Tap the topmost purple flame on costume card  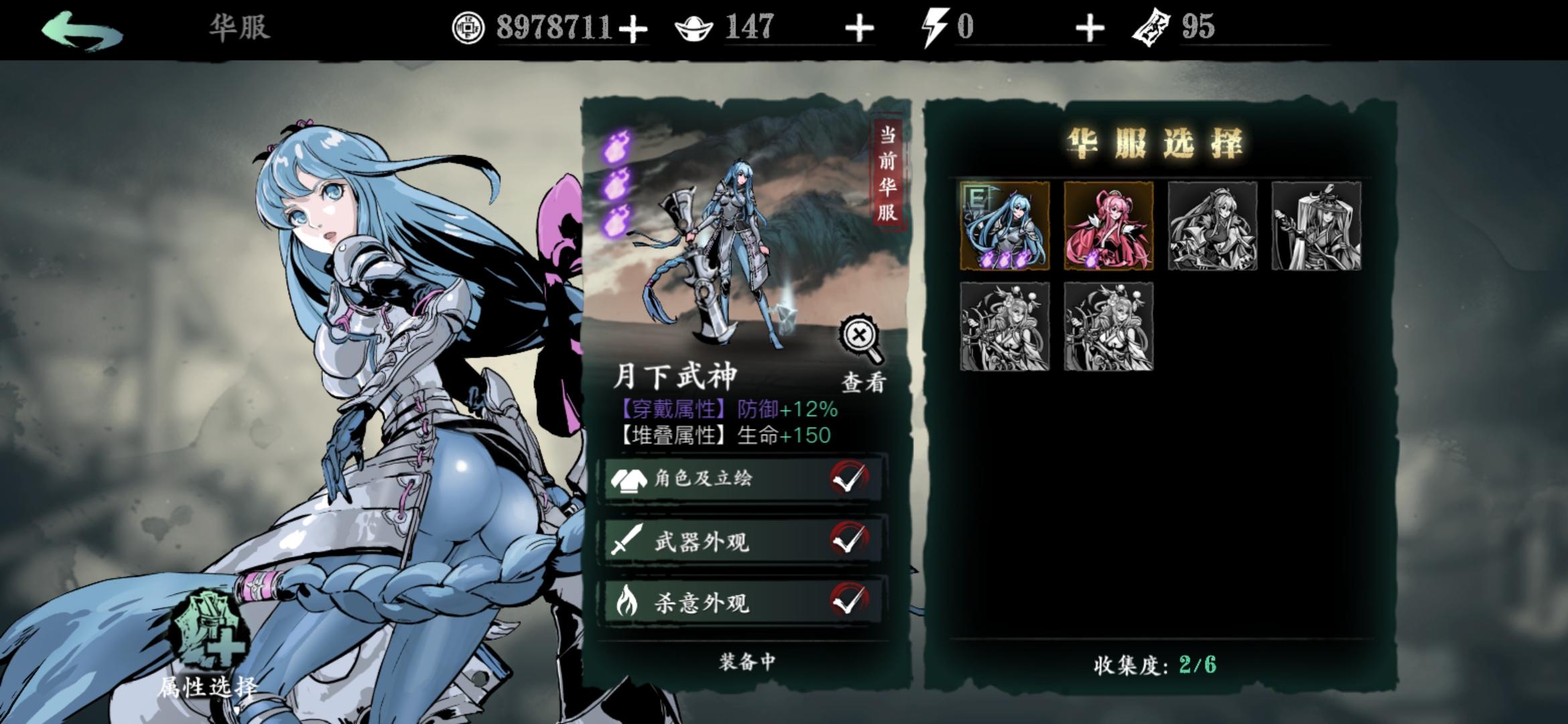click(617, 146)
